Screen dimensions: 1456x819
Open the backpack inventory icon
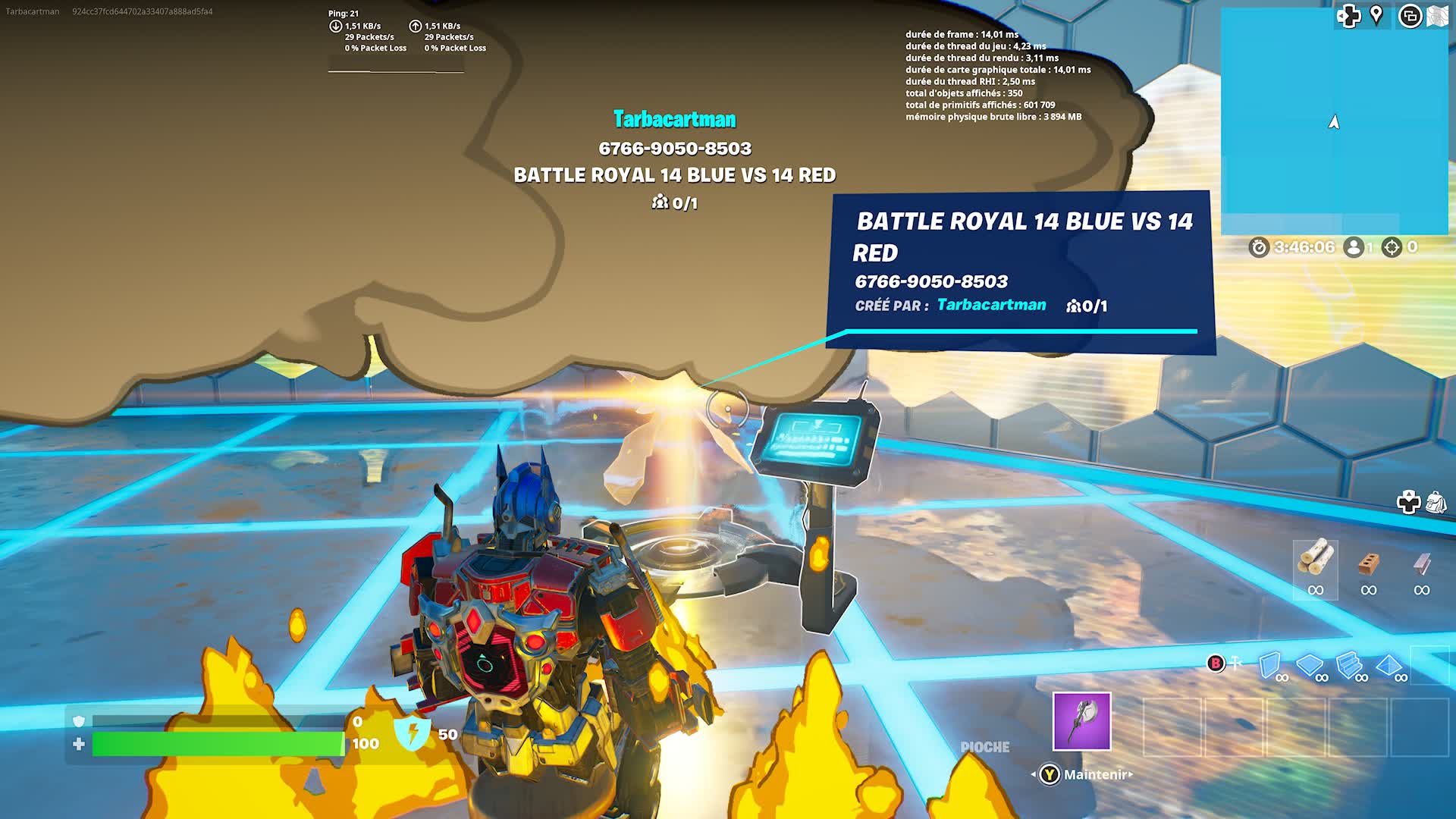pos(1436,502)
